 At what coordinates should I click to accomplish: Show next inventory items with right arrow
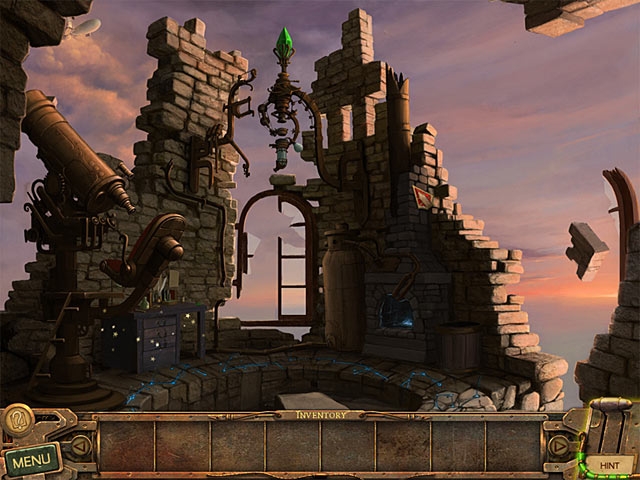click(x=558, y=447)
